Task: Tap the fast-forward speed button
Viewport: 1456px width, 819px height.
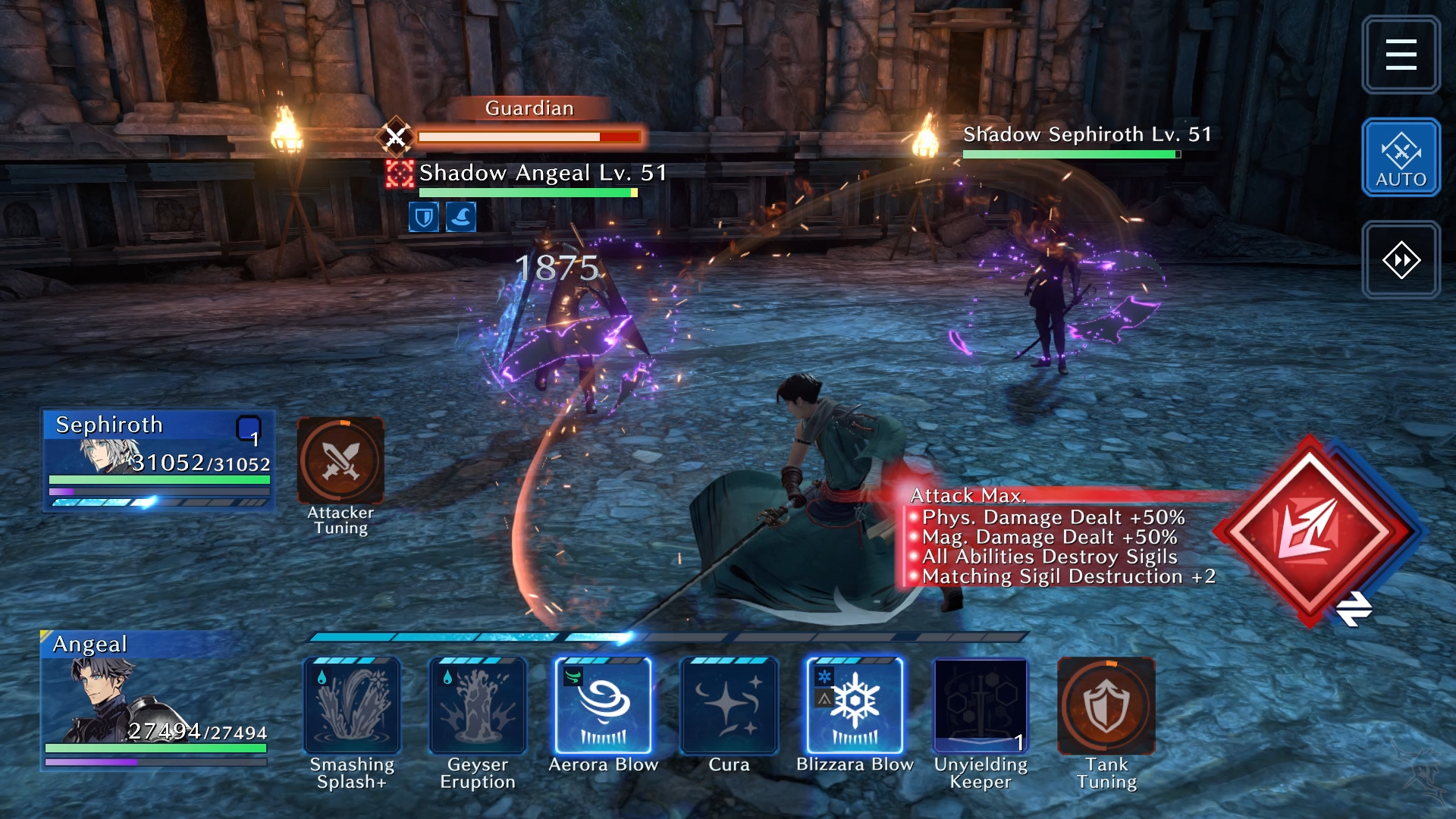Action: pyautogui.click(x=1400, y=260)
